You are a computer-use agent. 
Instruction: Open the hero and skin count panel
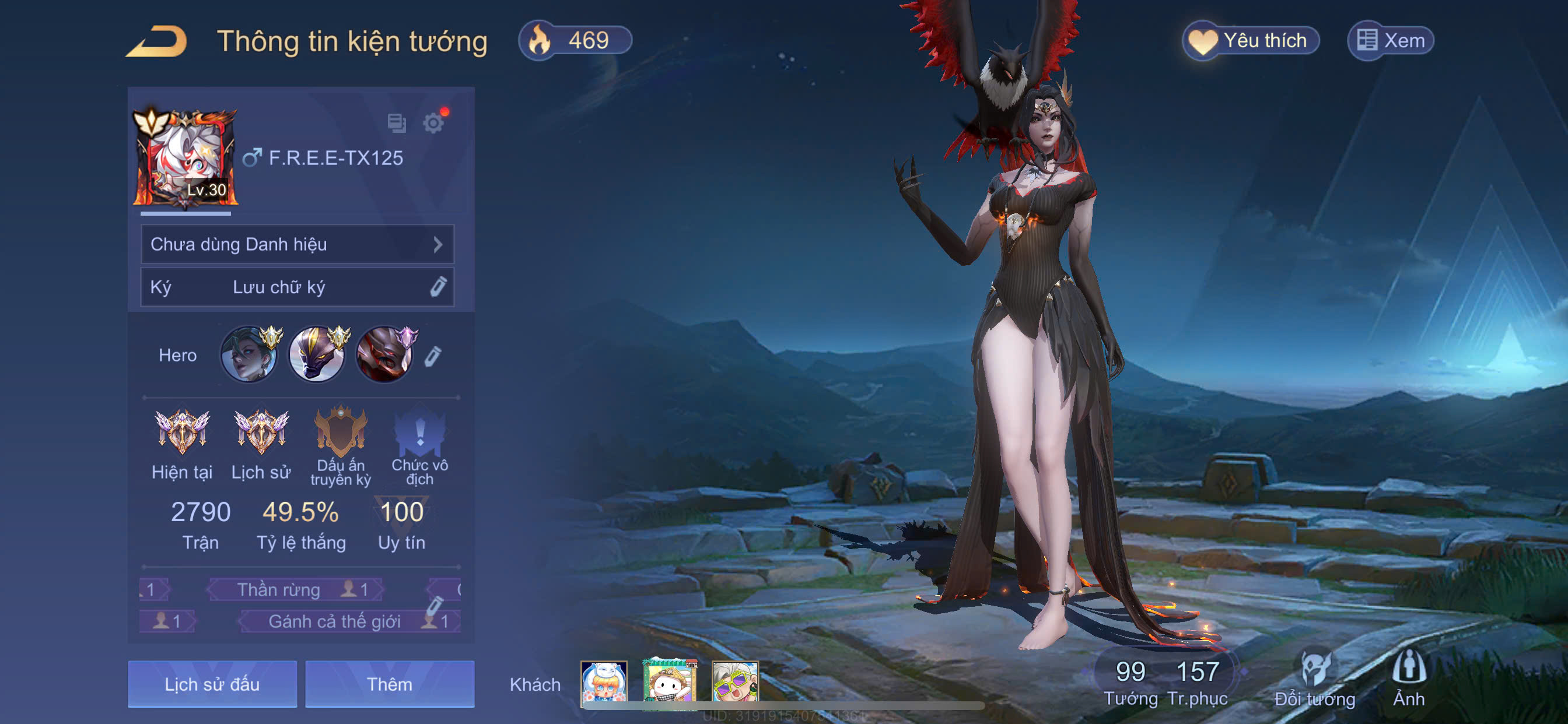1164,681
